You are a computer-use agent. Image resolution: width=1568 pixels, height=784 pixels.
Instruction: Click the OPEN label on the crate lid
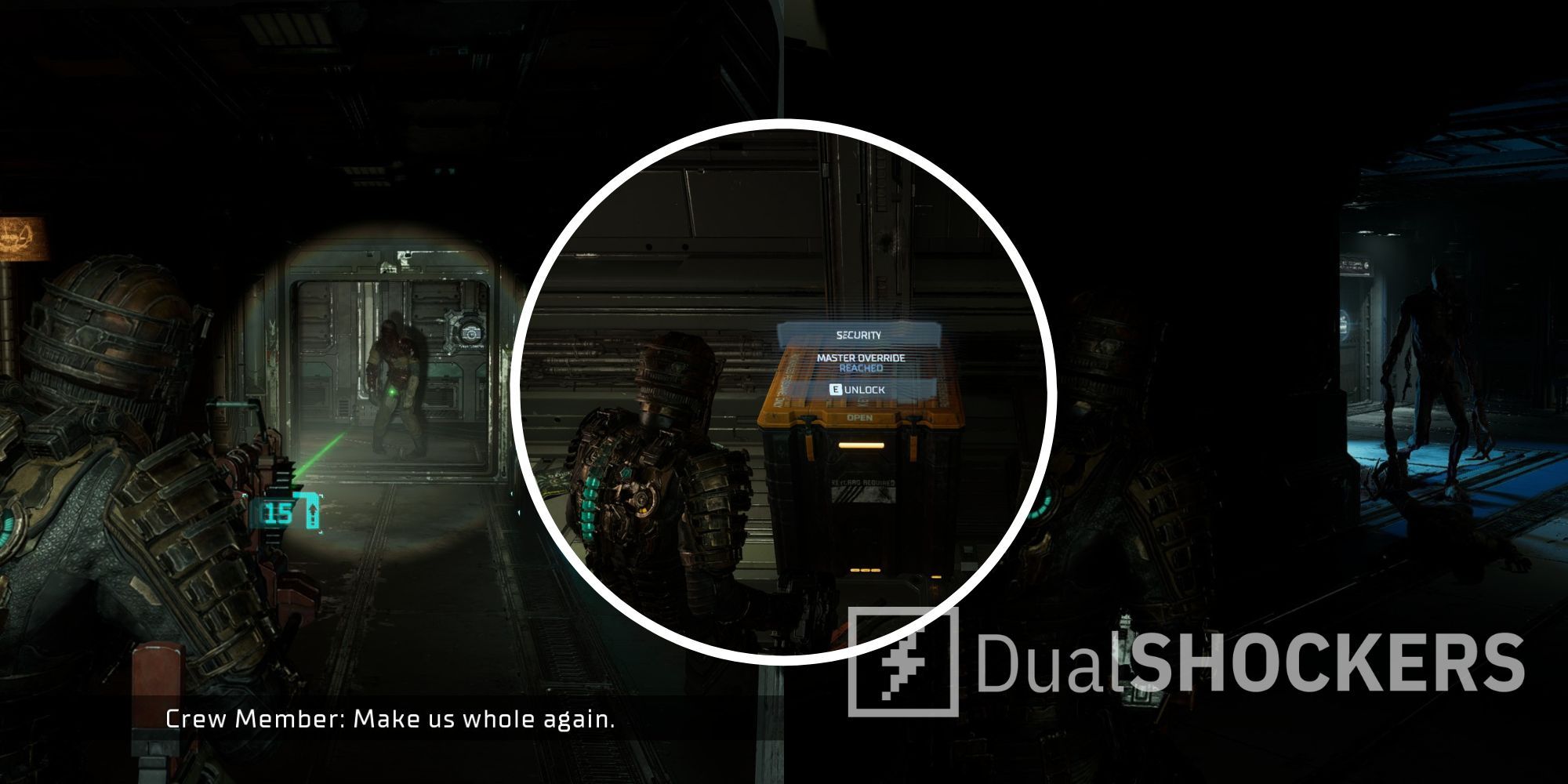tap(859, 417)
